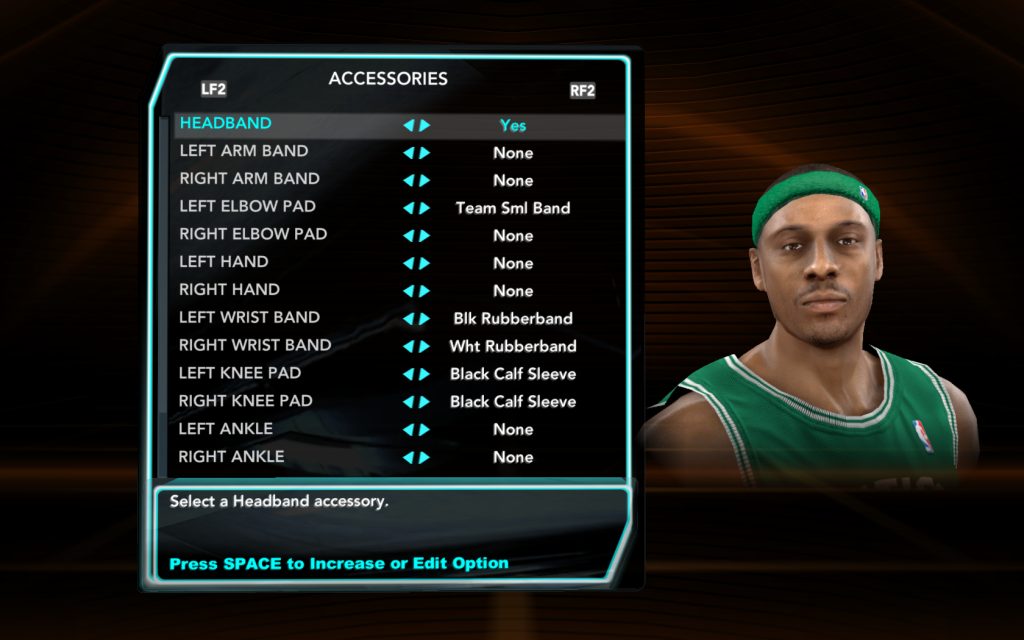
Task: Choose the Left Arm Band option
Action: coord(244,151)
